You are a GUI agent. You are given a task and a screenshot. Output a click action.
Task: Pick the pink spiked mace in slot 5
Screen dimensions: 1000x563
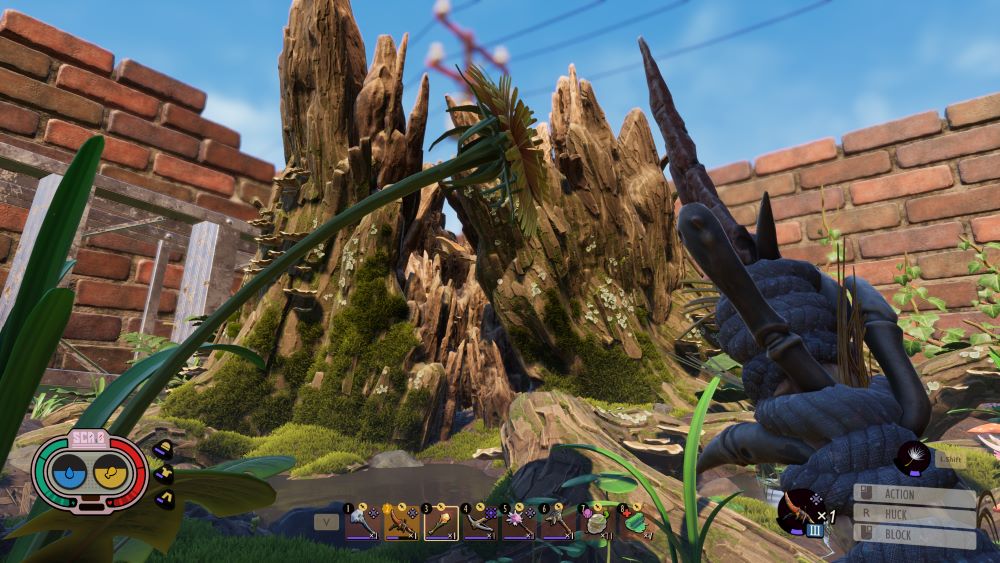[x=520, y=523]
